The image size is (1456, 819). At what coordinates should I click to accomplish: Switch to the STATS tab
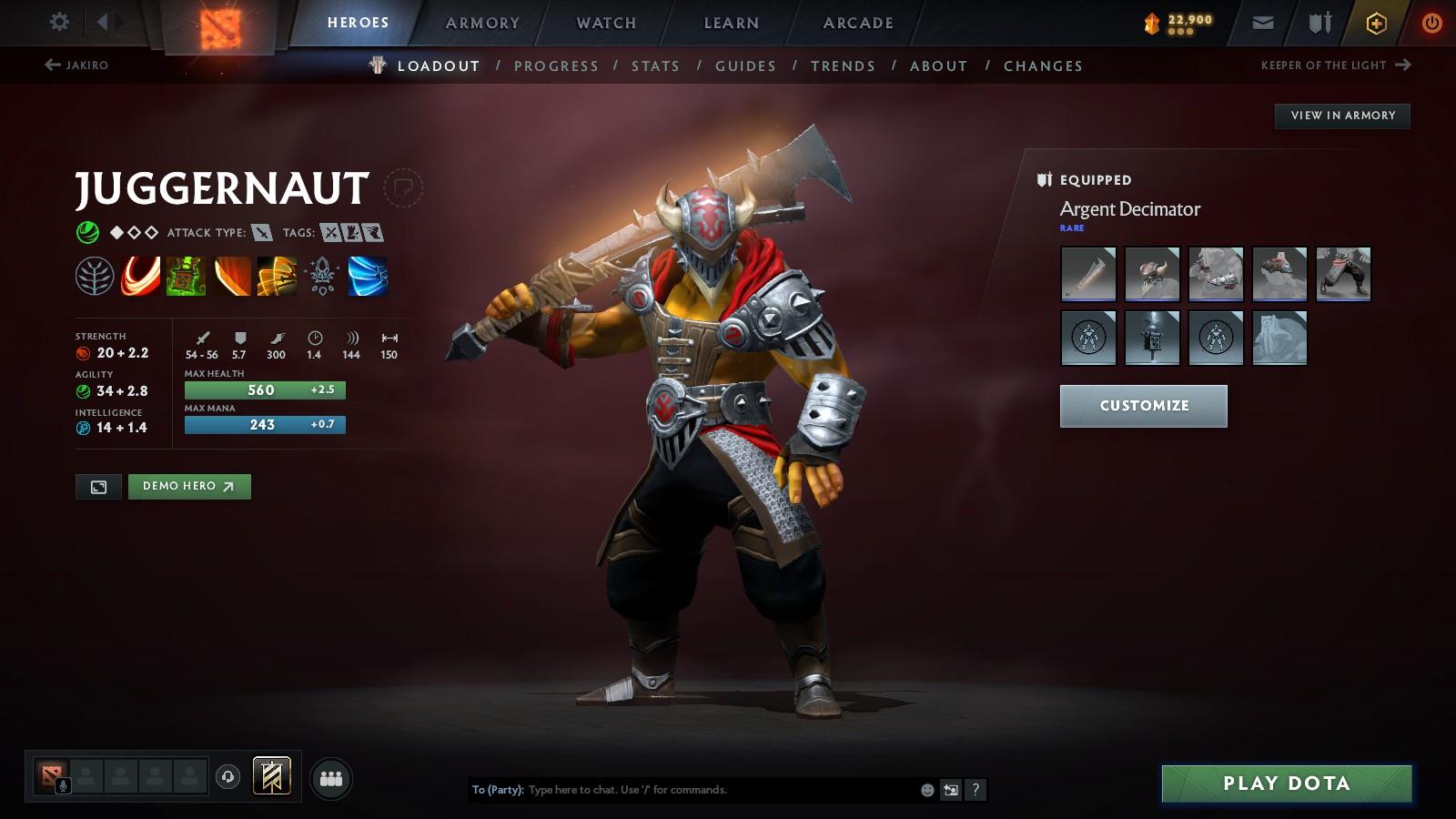(x=656, y=66)
